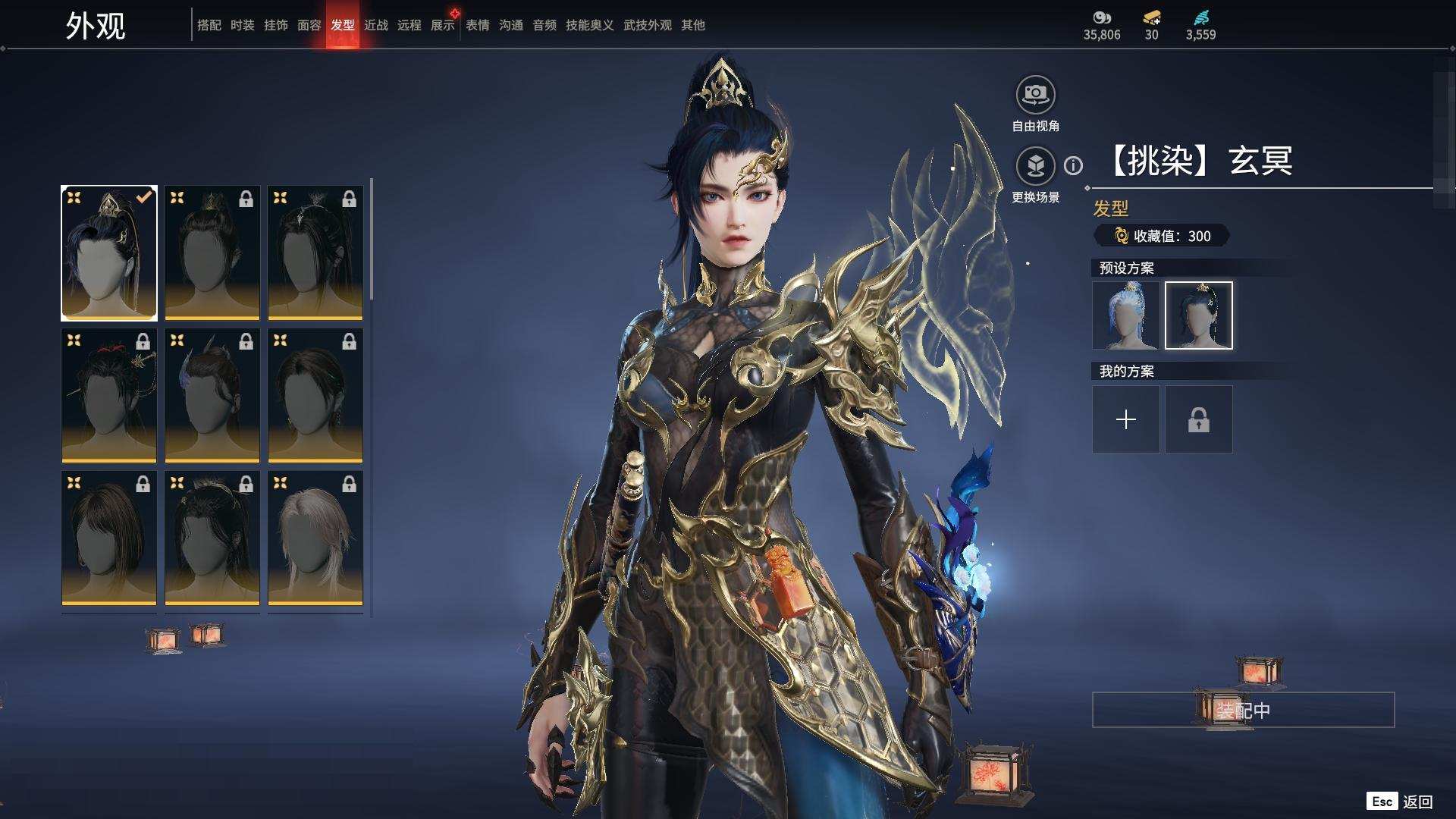Select the 其他 tab
1456x819 pixels.
[x=692, y=25]
